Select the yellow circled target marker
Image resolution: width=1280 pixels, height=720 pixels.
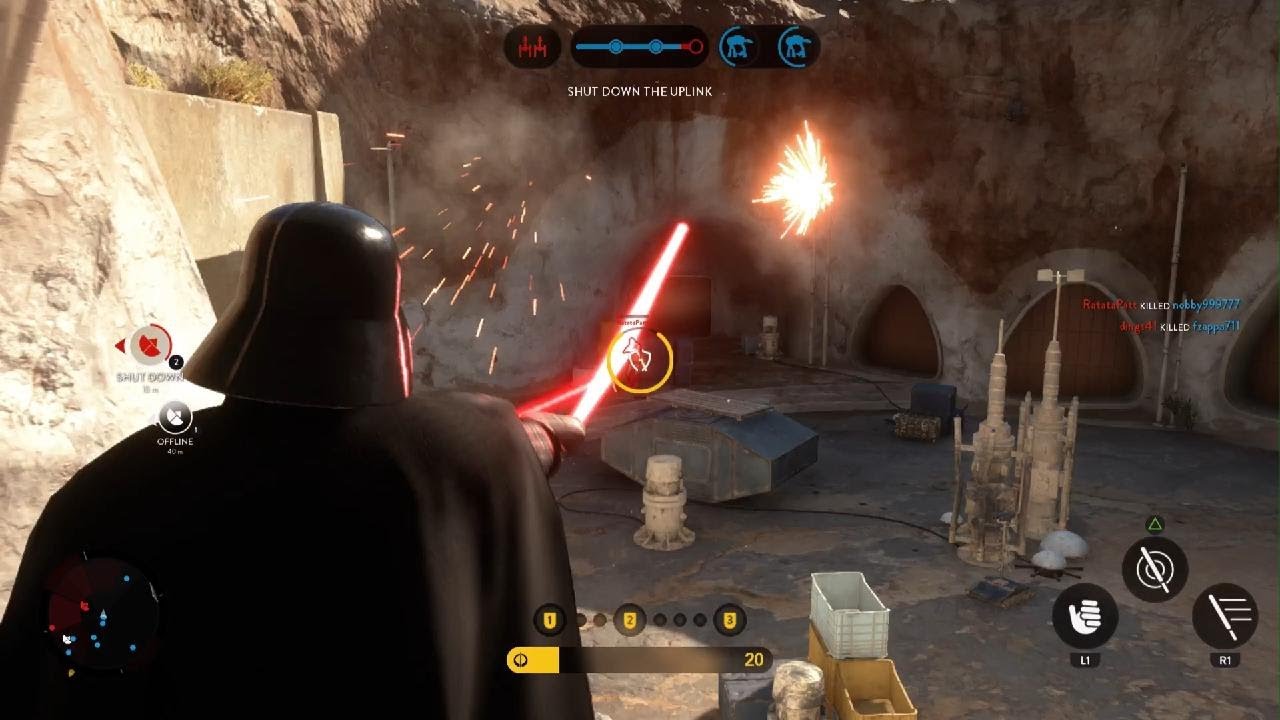[640, 358]
